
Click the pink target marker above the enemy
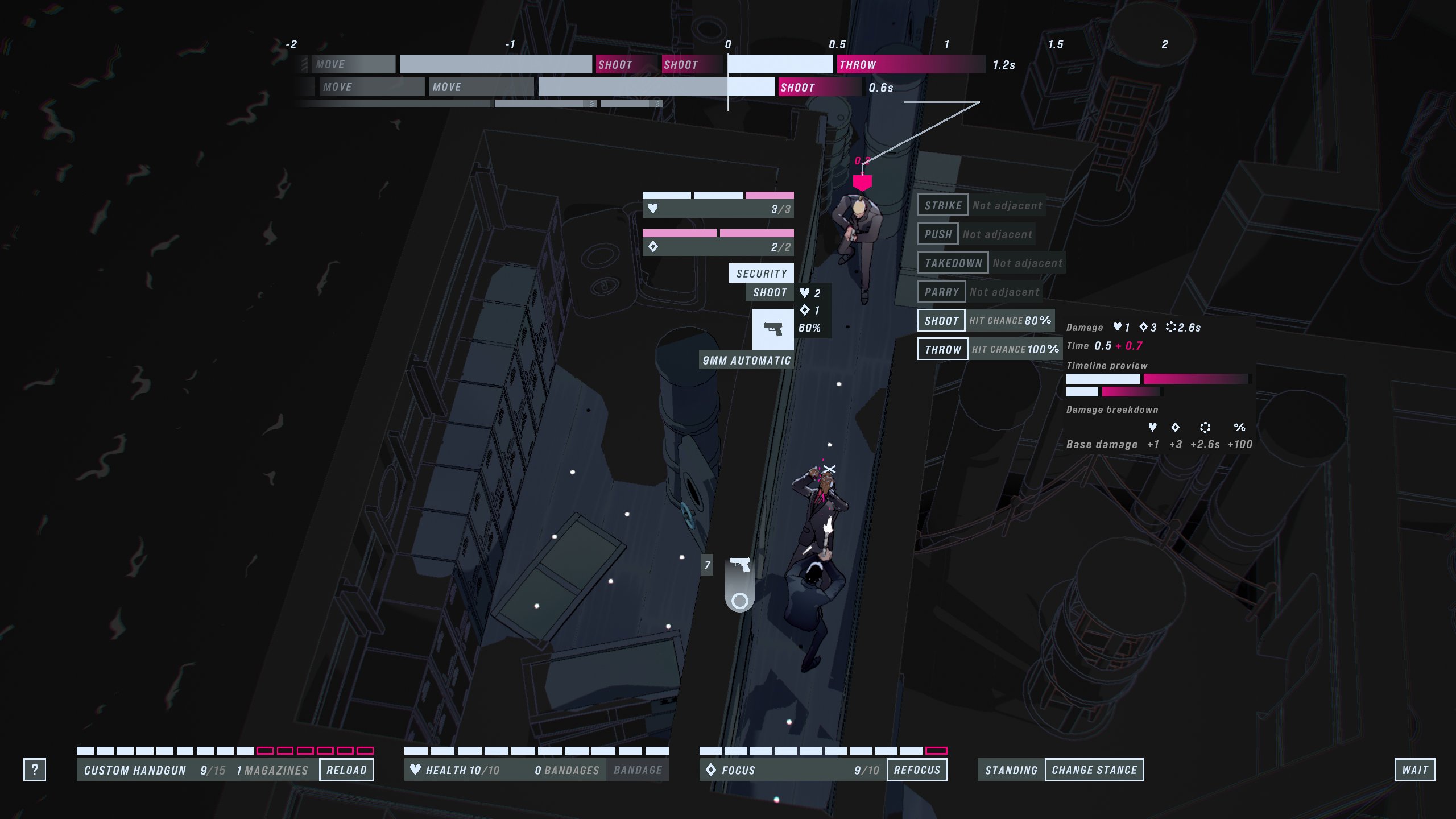point(862,182)
